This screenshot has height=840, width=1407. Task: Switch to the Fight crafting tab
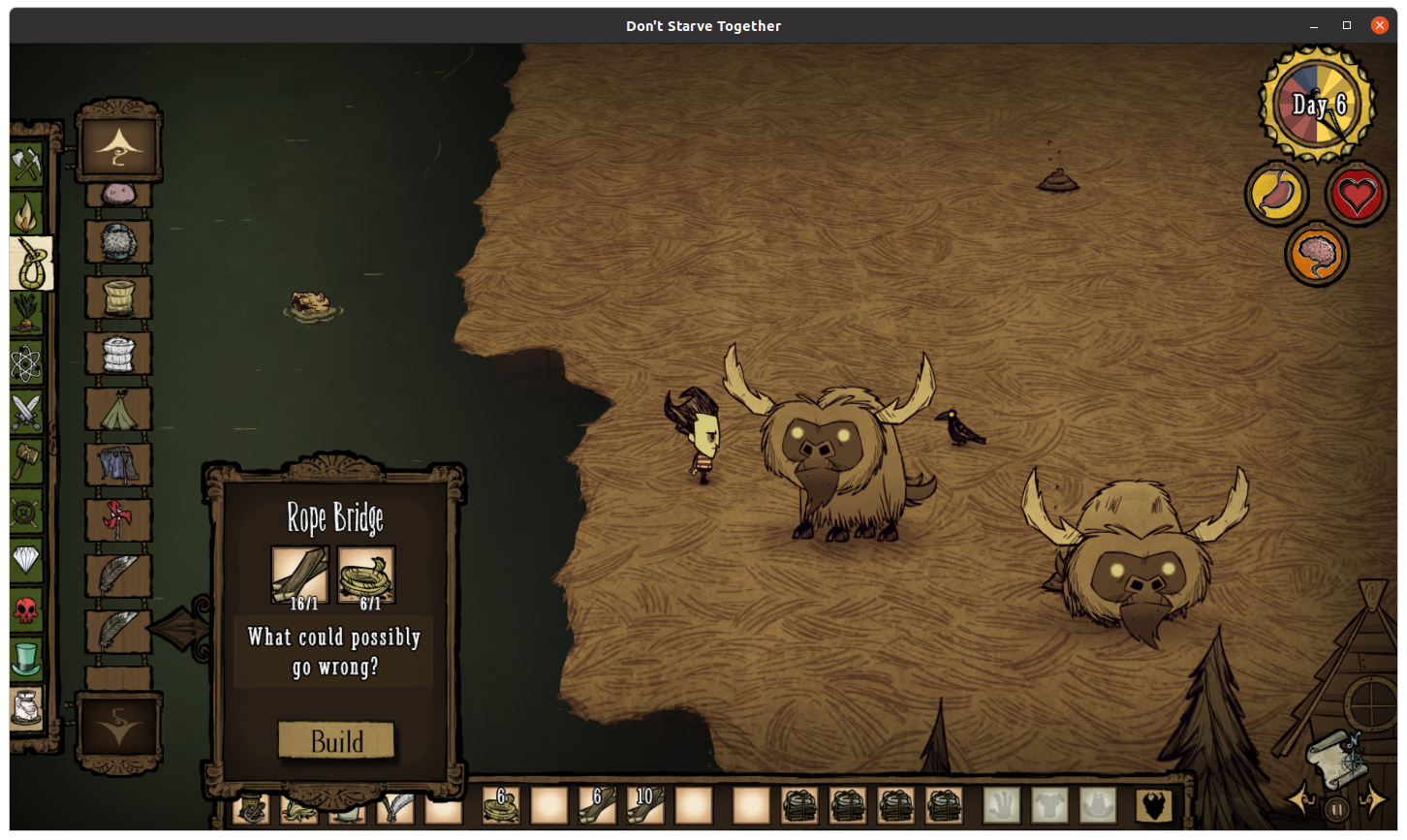tap(26, 412)
